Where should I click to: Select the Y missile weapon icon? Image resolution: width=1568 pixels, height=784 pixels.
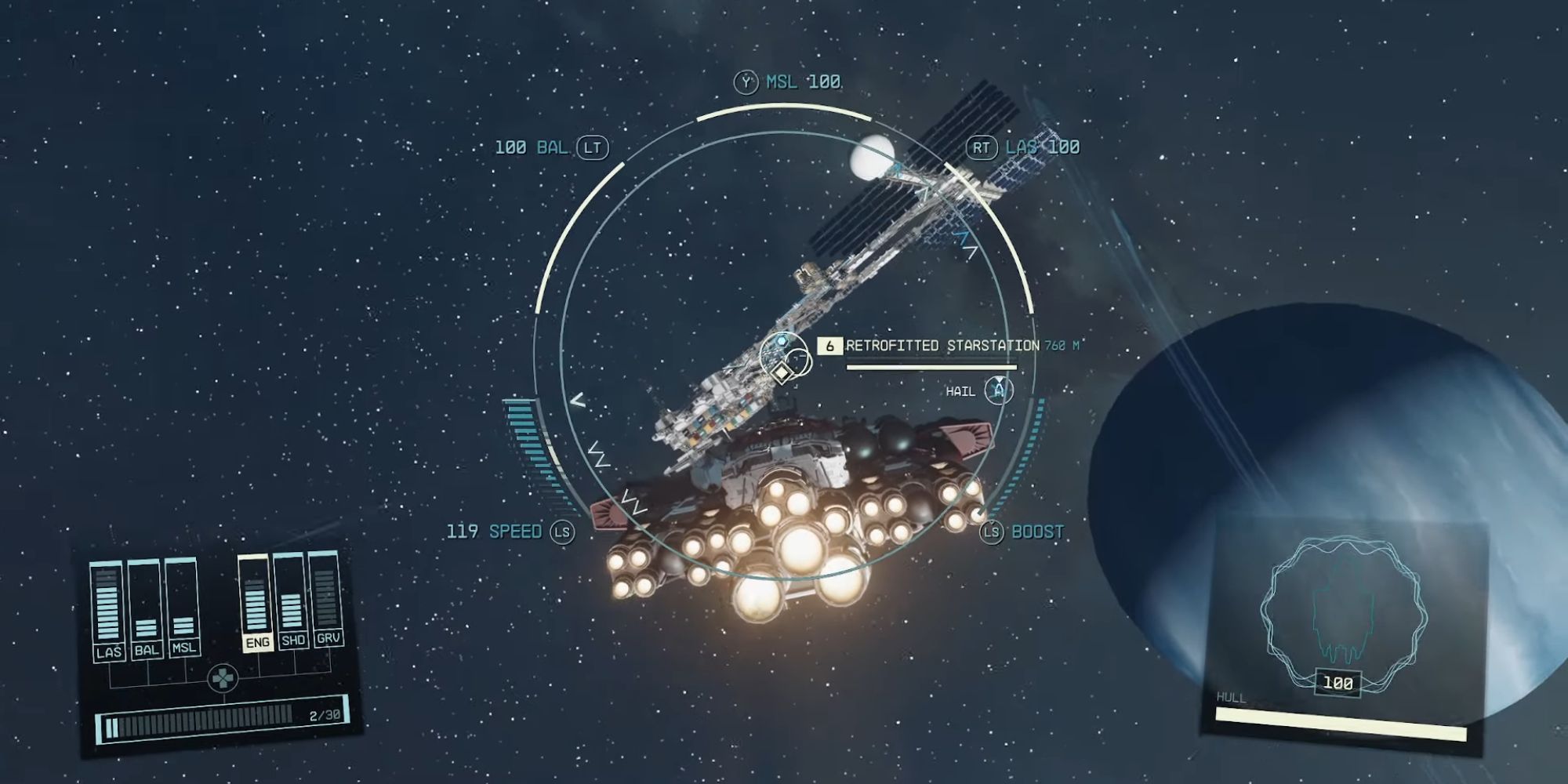(x=745, y=81)
